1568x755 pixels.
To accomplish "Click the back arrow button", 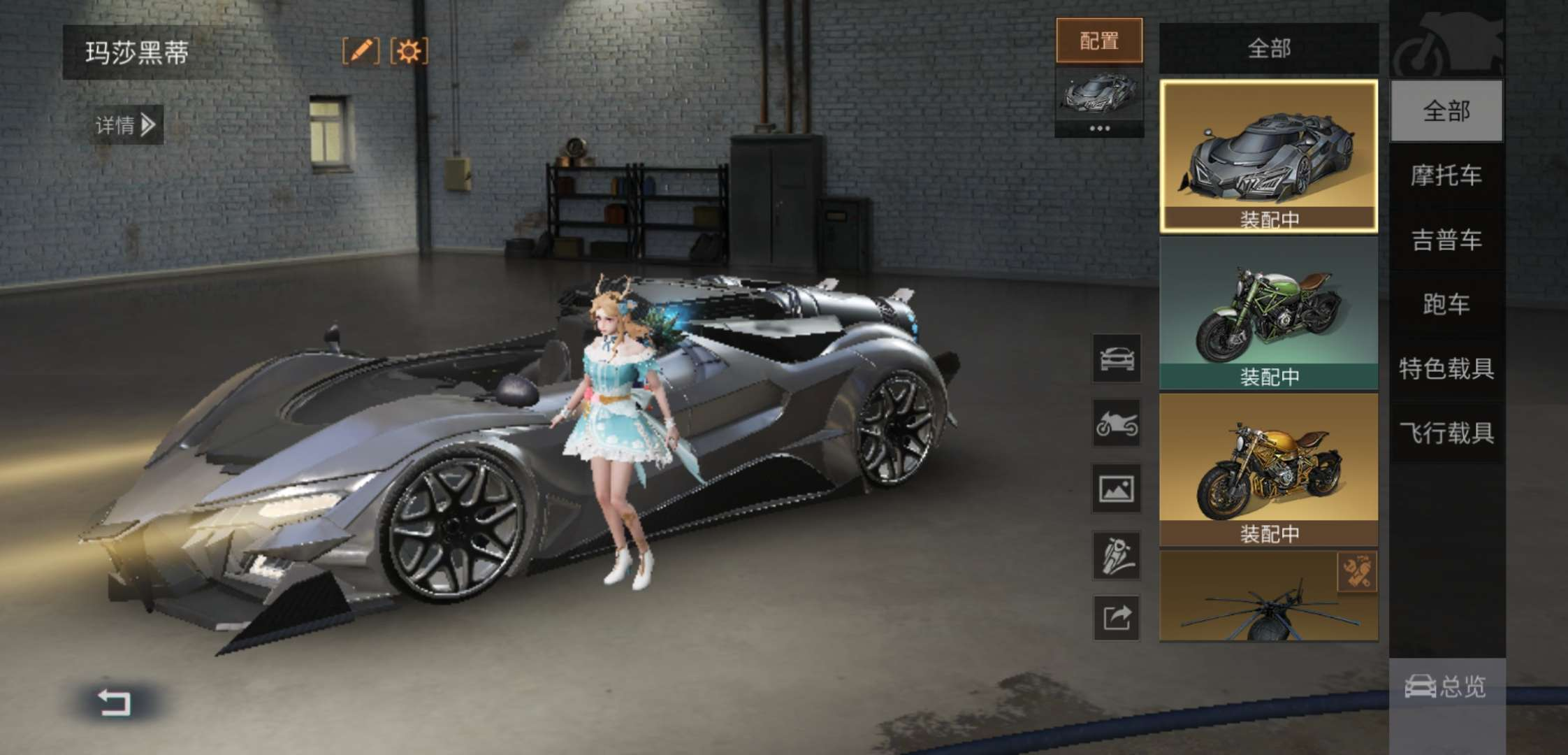I will pyautogui.click(x=114, y=702).
